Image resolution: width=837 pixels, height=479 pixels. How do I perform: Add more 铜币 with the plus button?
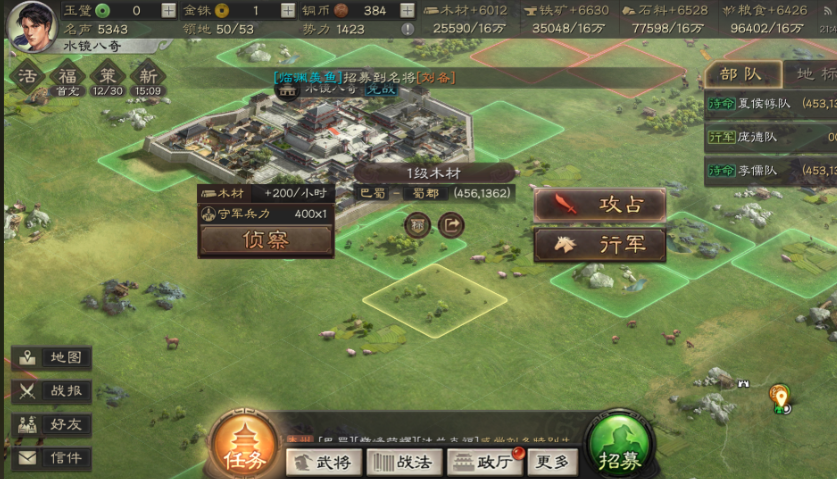pyautogui.click(x=407, y=10)
